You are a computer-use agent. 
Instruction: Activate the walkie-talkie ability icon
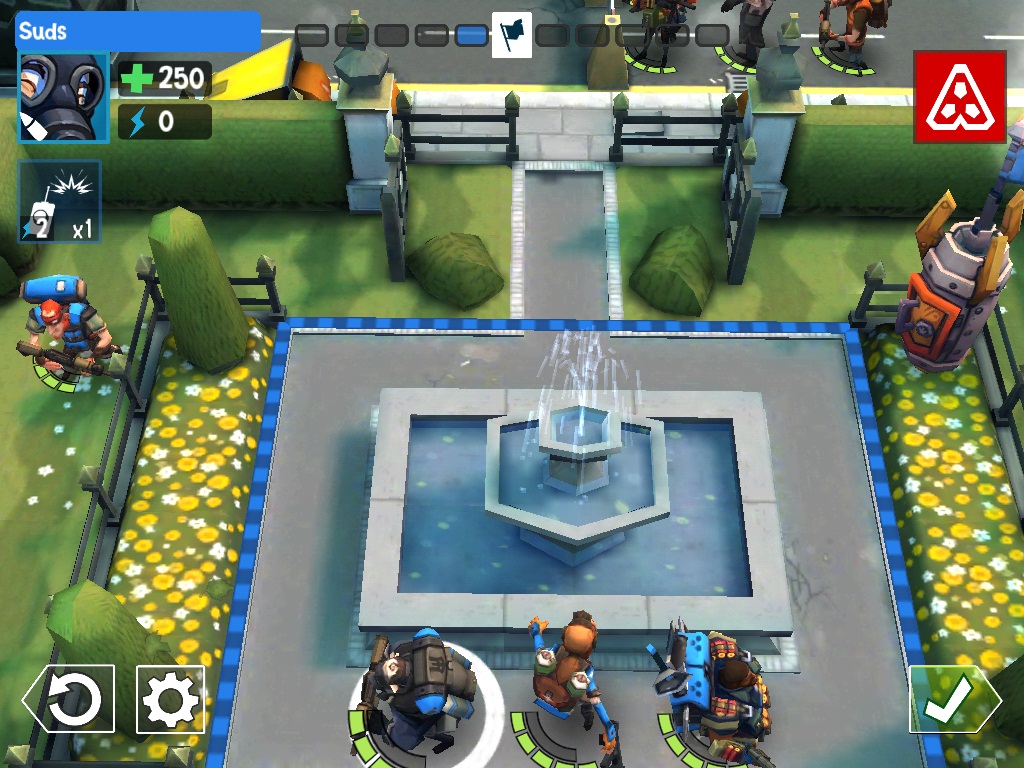(x=60, y=202)
